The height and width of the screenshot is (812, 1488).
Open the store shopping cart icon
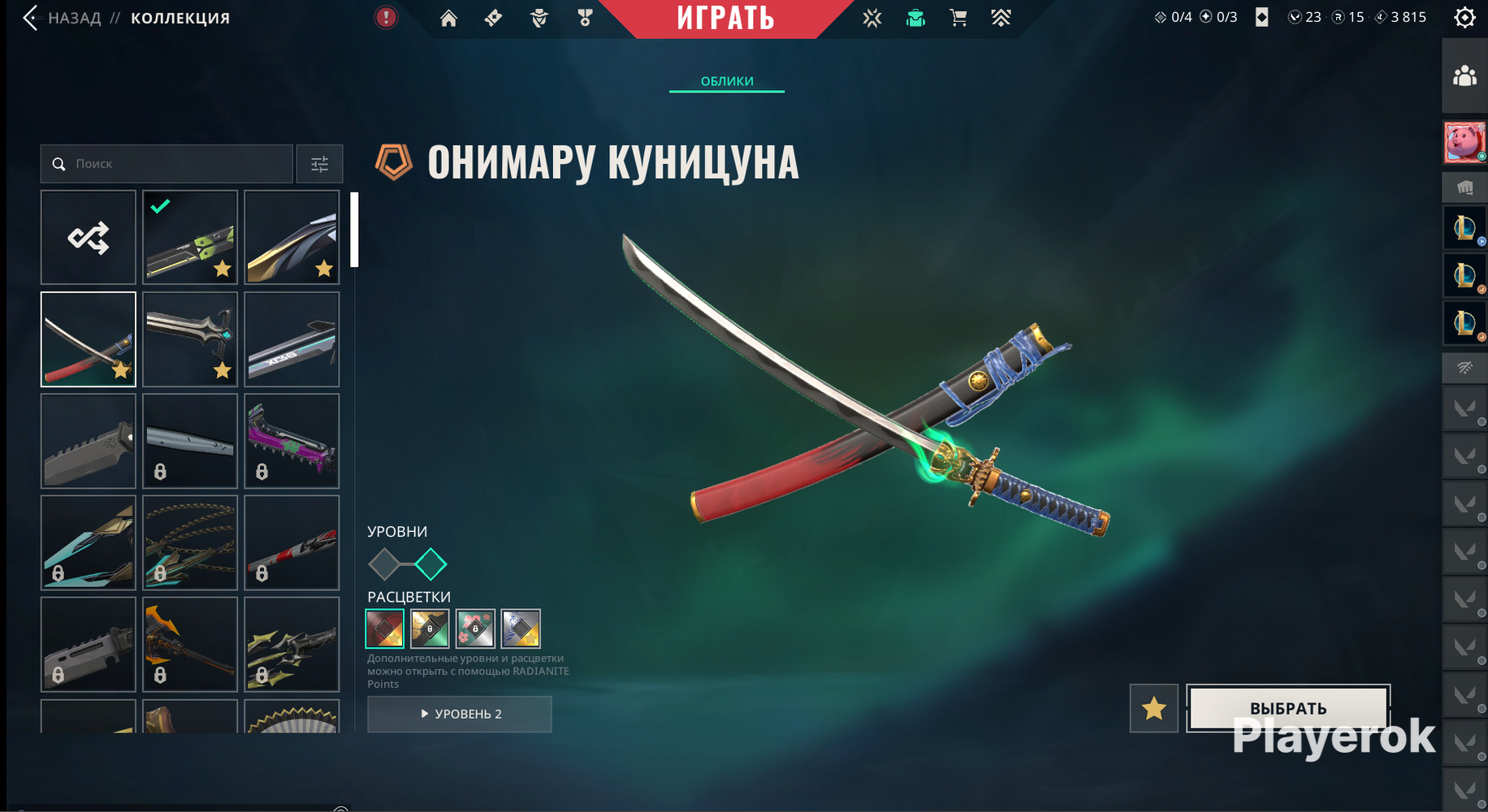[958, 18]
